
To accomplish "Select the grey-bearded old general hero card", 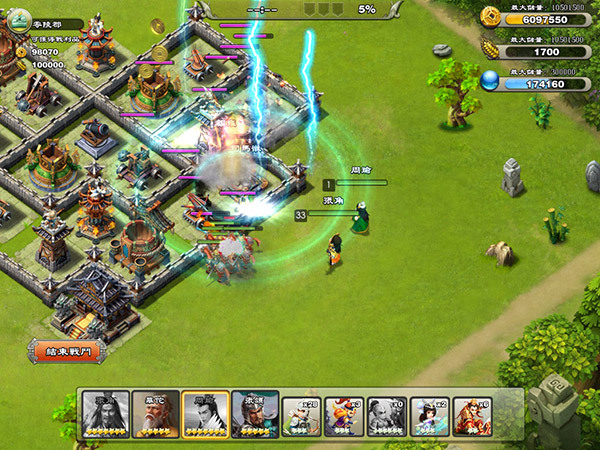I will (x=105, y=414).
